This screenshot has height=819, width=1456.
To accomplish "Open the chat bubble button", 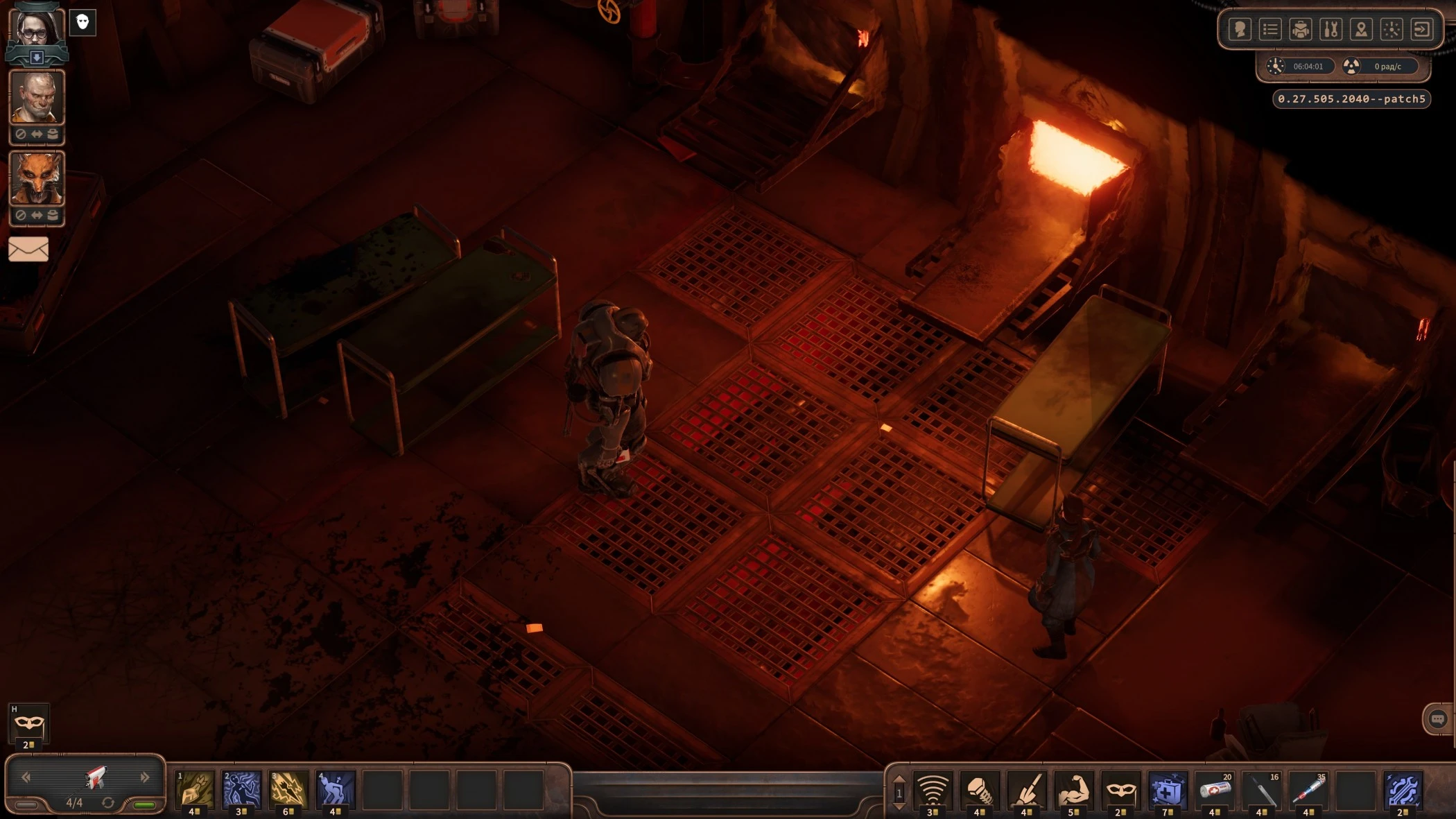I will click(1437, 719).
